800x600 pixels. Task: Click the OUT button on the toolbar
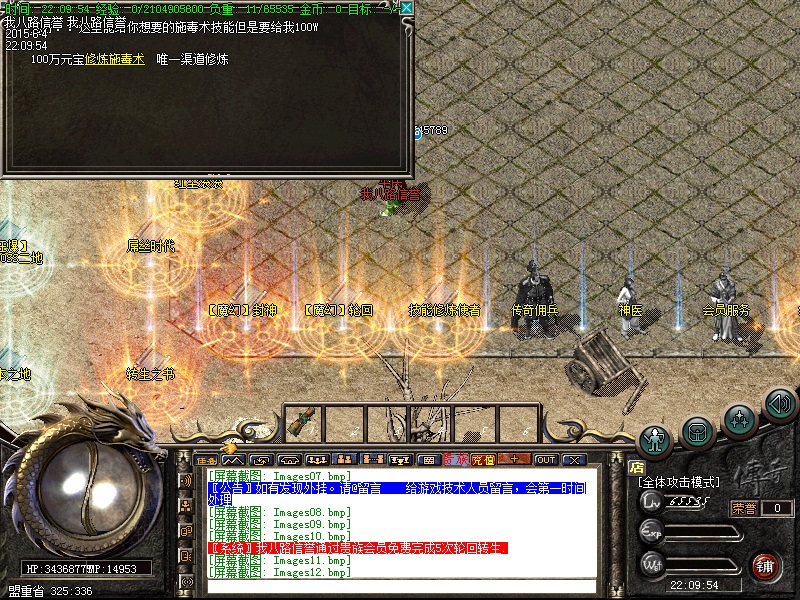tap(545, 460)
